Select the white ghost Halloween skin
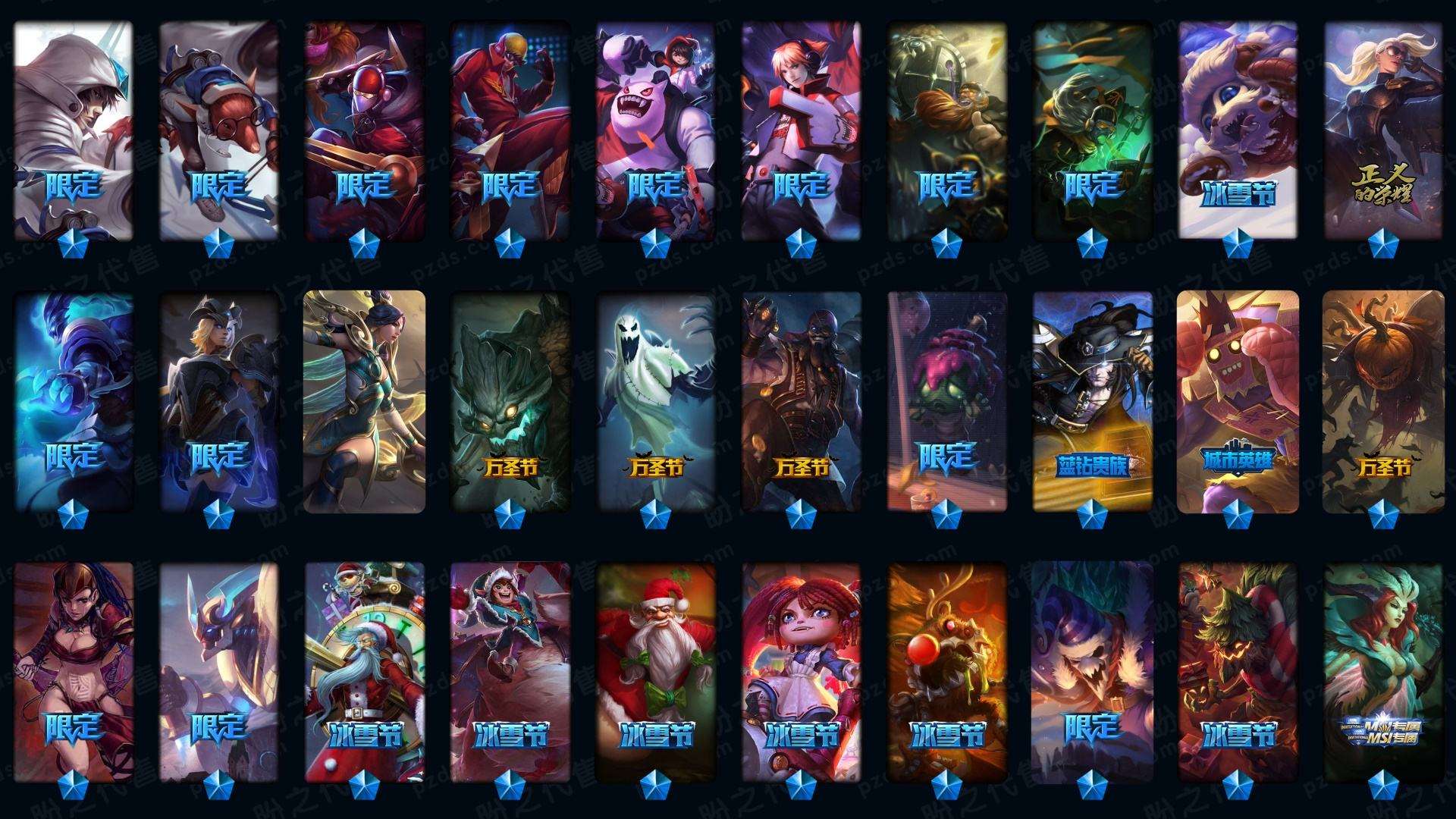Image resolution: width=1456 pixels, height=819 pixels. point(655,402)
